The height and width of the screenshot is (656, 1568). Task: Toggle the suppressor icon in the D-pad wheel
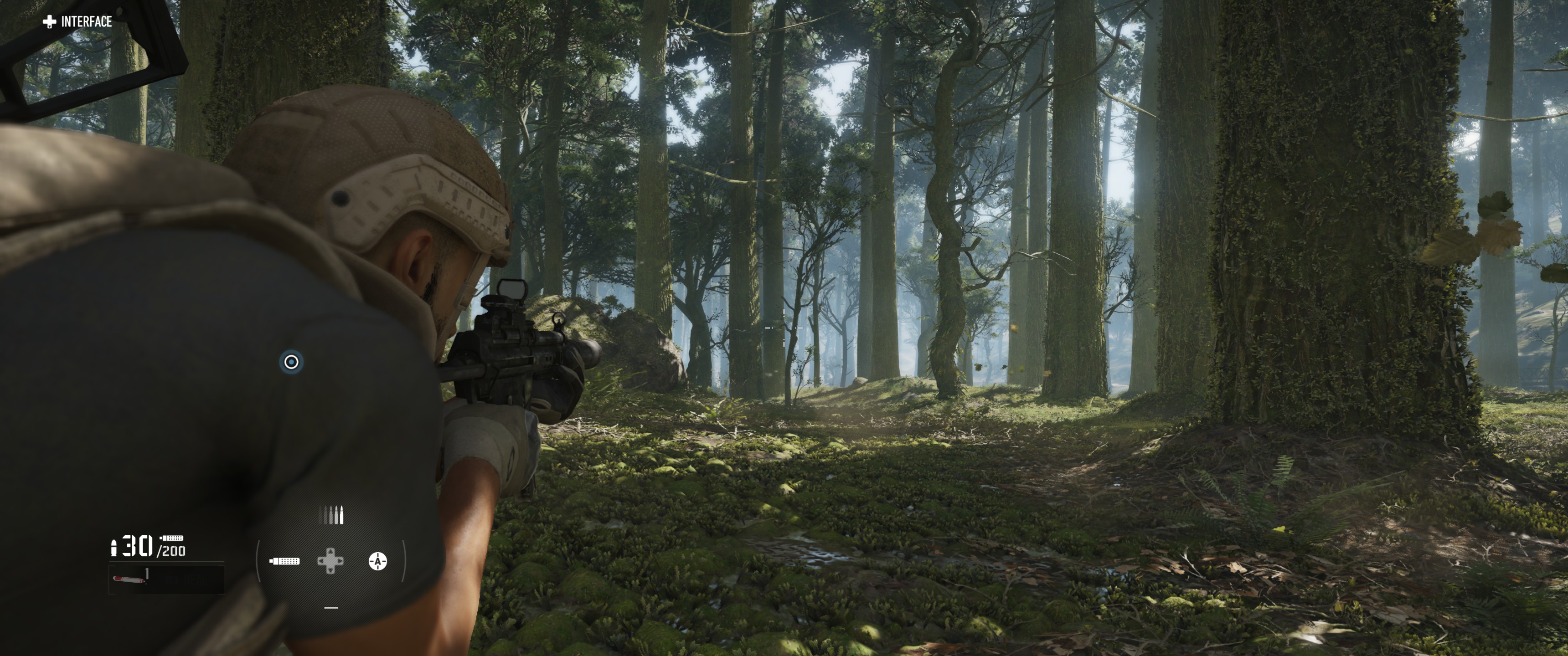point(284,560)
